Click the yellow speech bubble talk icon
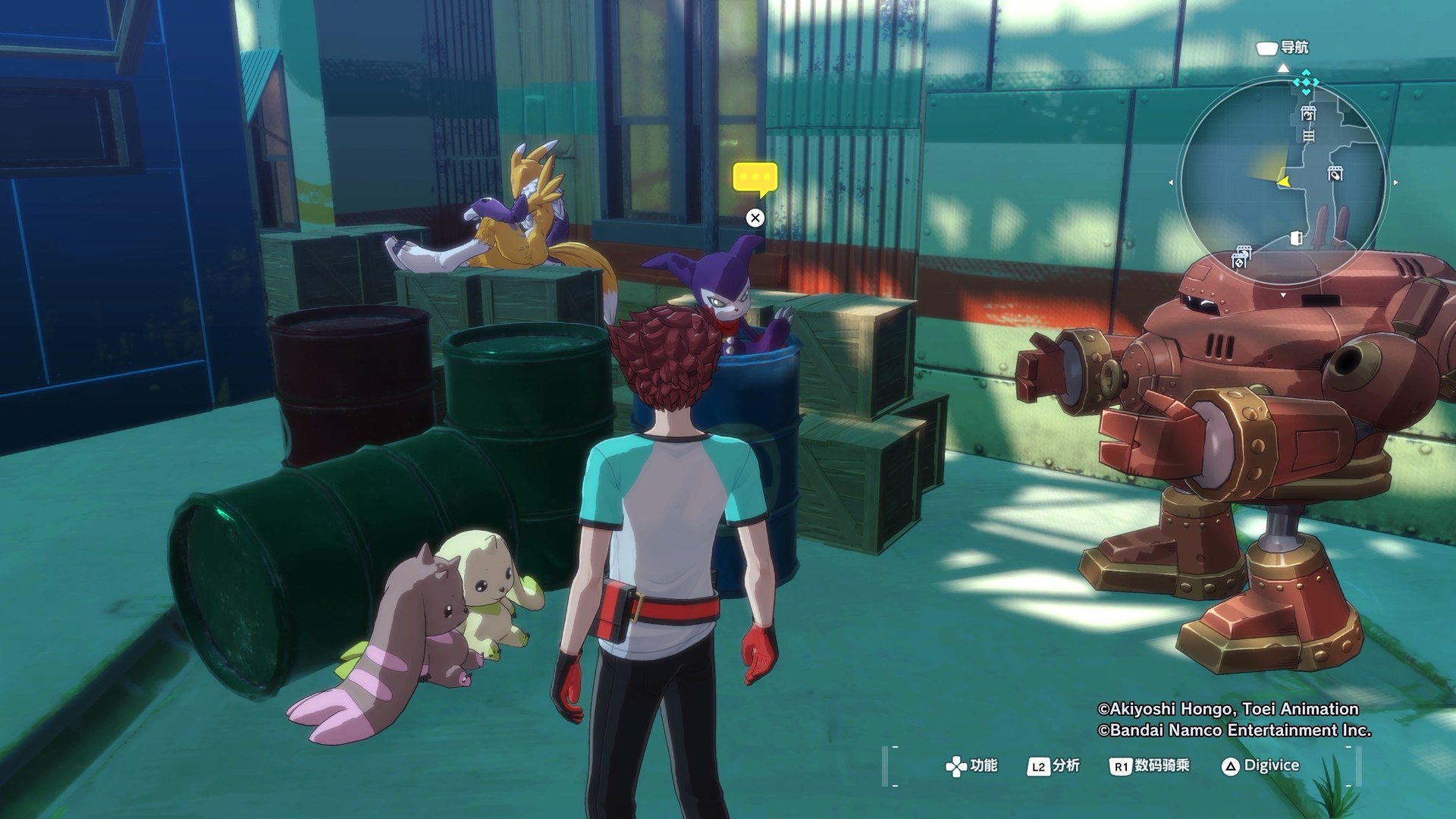 point(755,178)
